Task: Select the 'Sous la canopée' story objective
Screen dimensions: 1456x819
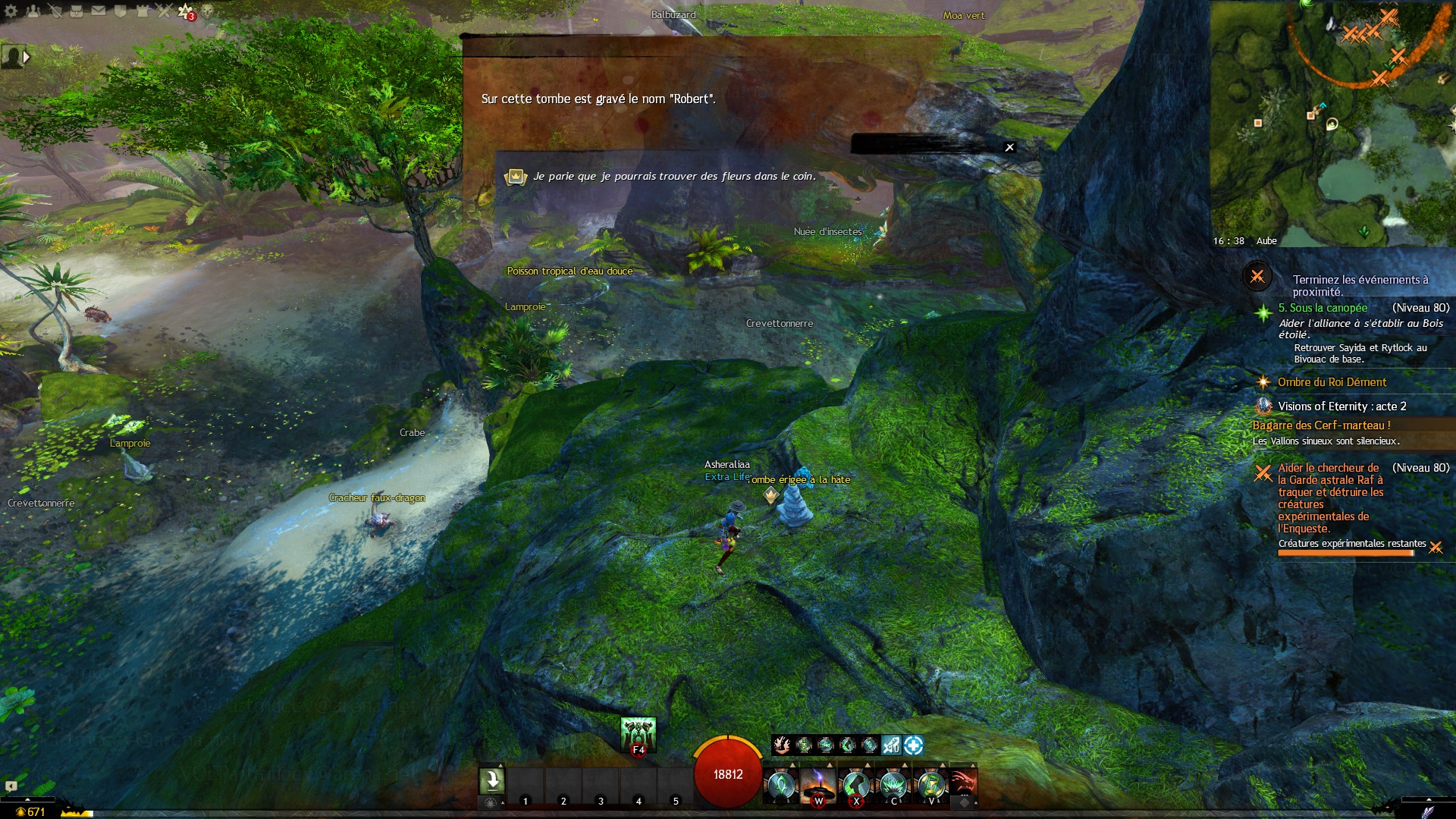Action: tap(1323, 308)
